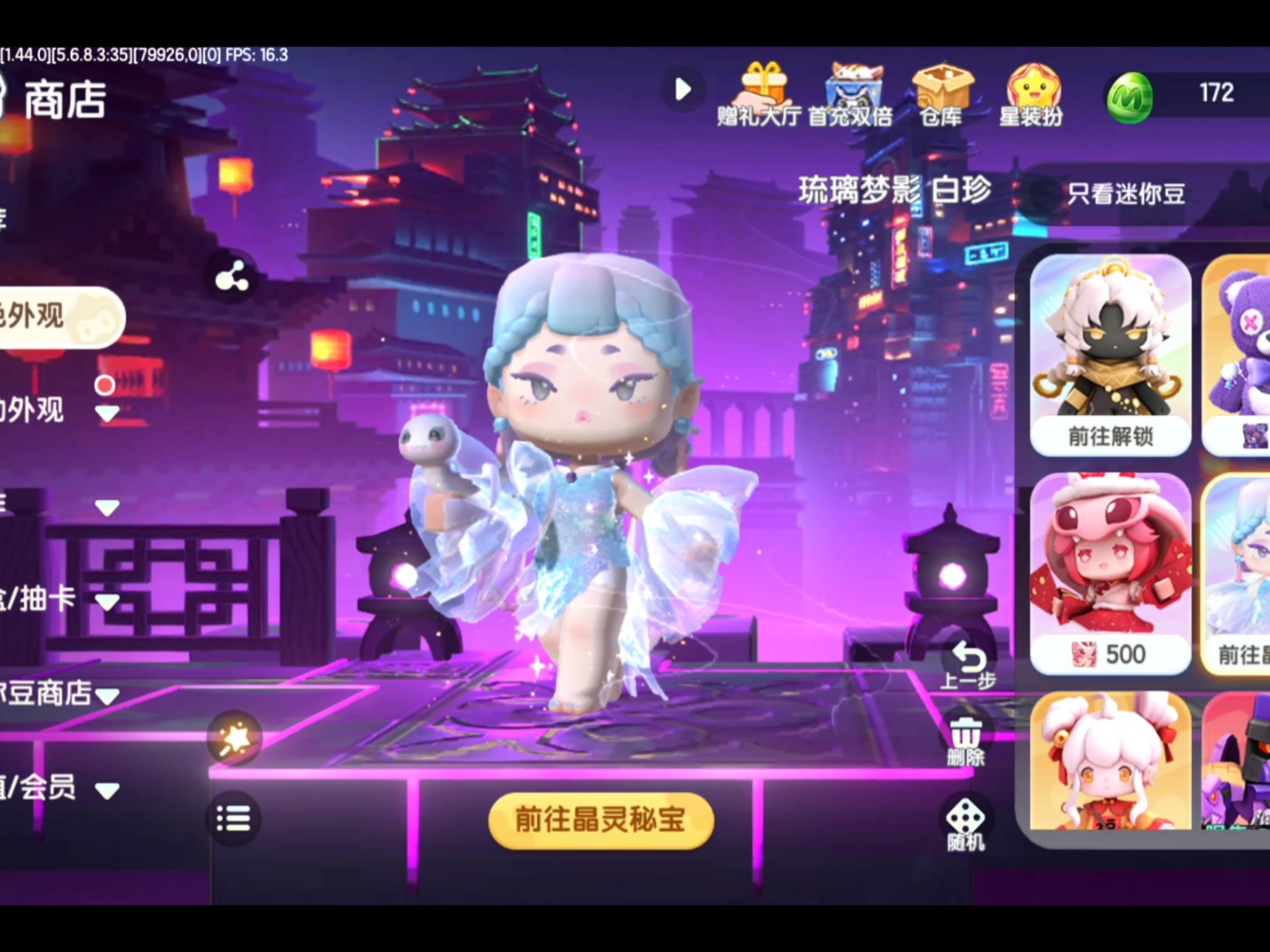Image resolution: width=1270 pixels, height=952 pixels.
Task: Select the red dot indicator beside 外观
Action: click(105, 383)
